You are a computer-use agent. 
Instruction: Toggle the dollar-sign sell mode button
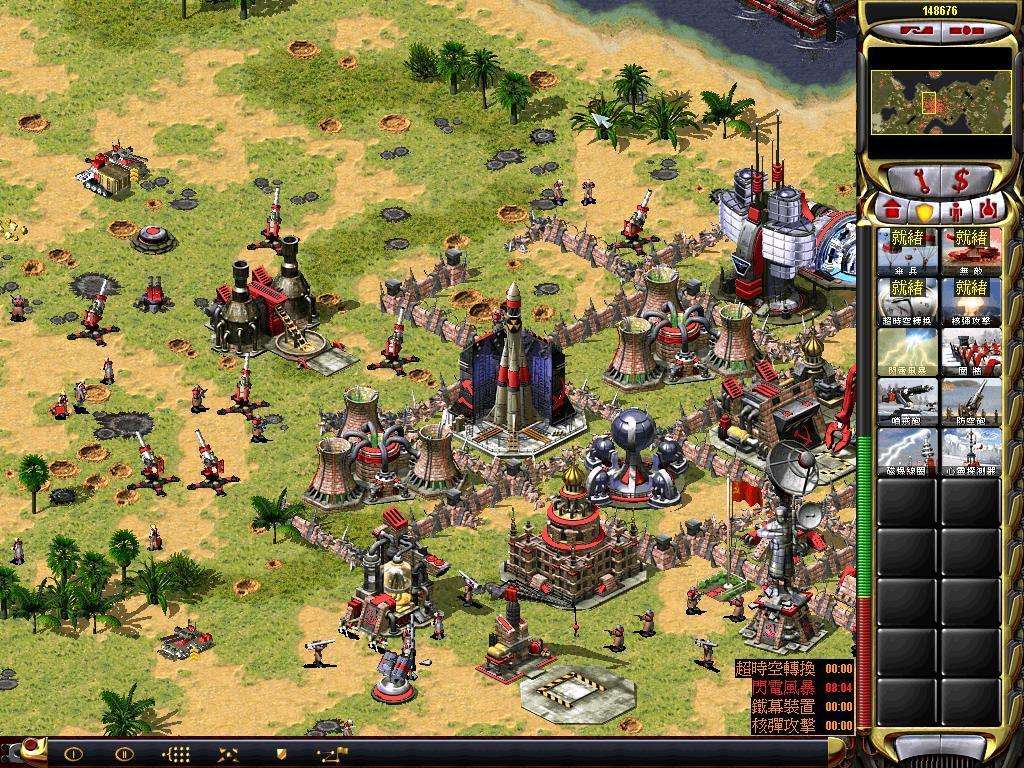tap(961, 181)
